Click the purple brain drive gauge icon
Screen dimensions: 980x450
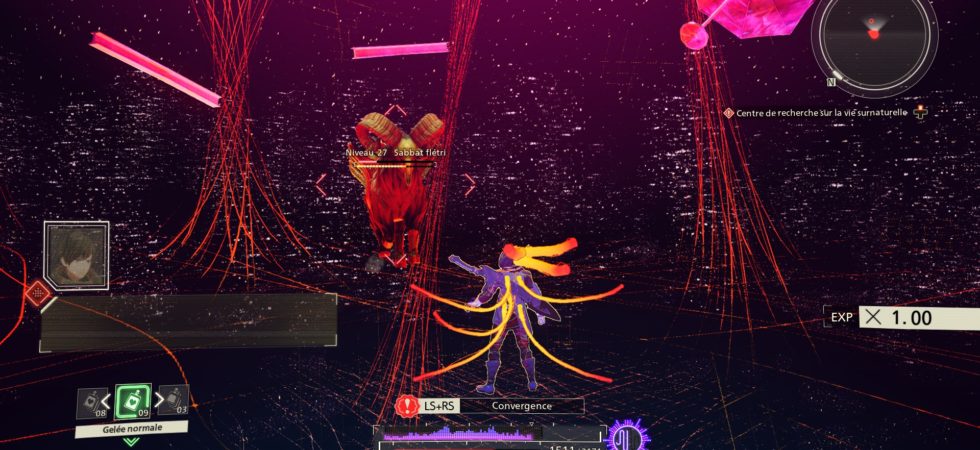[x=629, y=437]
